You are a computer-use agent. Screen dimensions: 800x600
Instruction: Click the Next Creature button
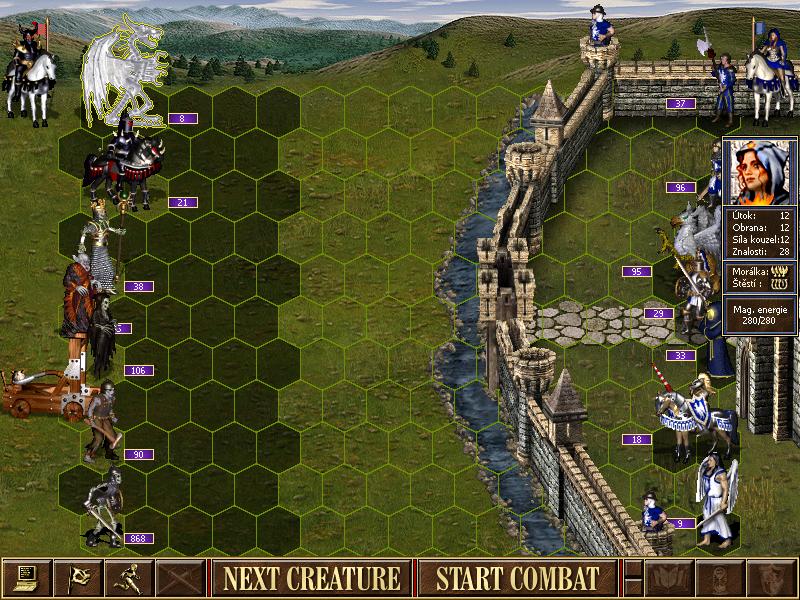coord(311,578)
